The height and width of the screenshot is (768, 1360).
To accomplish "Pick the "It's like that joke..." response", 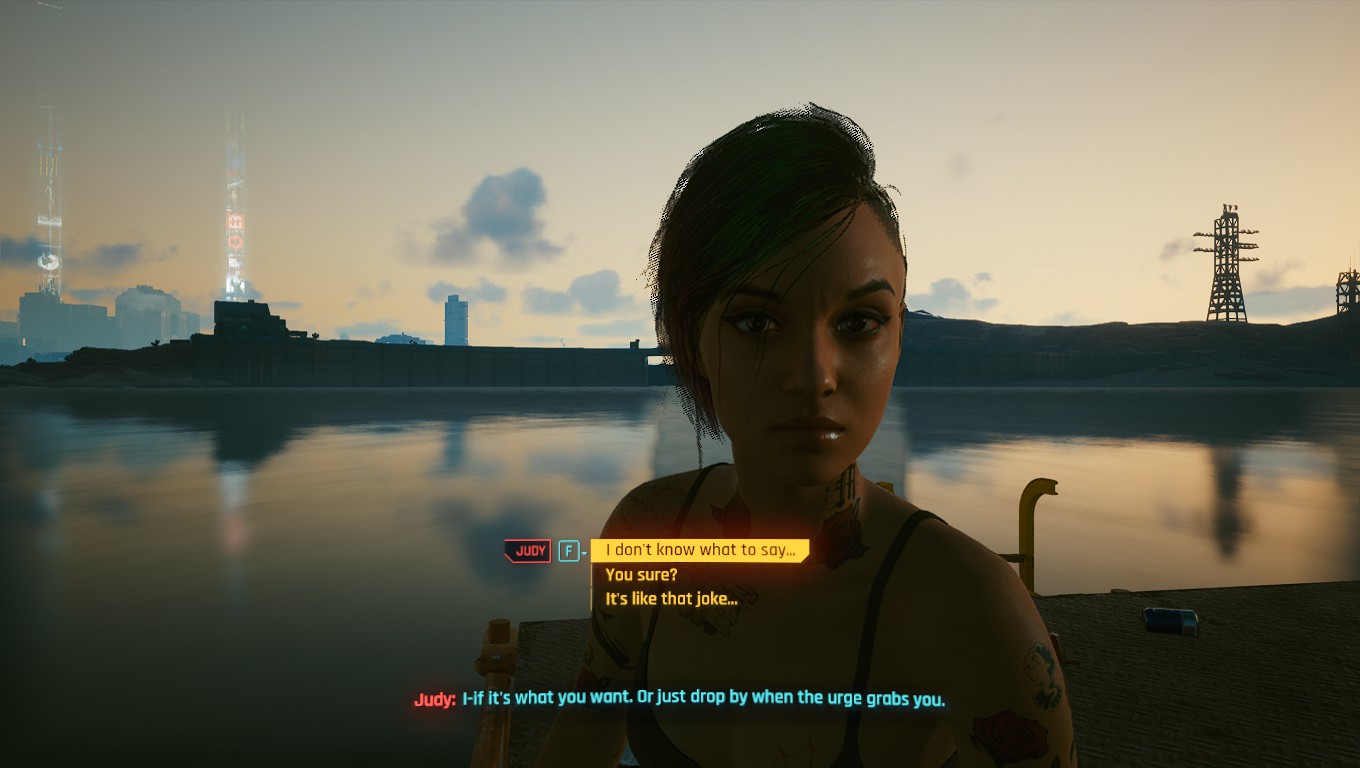I will pyautogui.click(x=671, y=599).
